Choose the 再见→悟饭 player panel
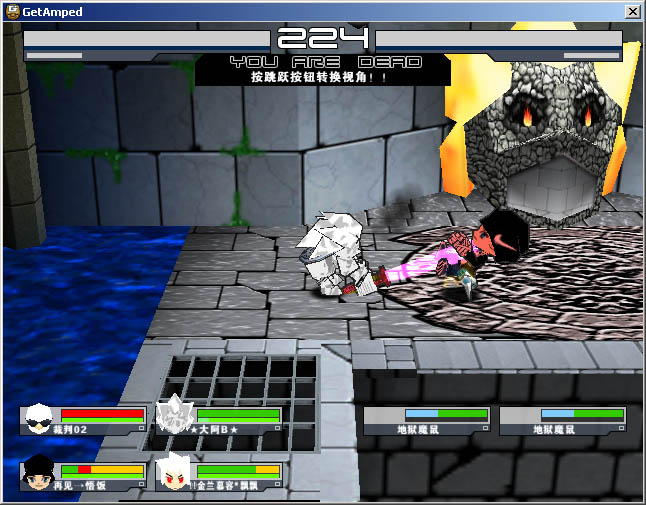Screen dimensions: 646x505 click(x=83, y=476)
